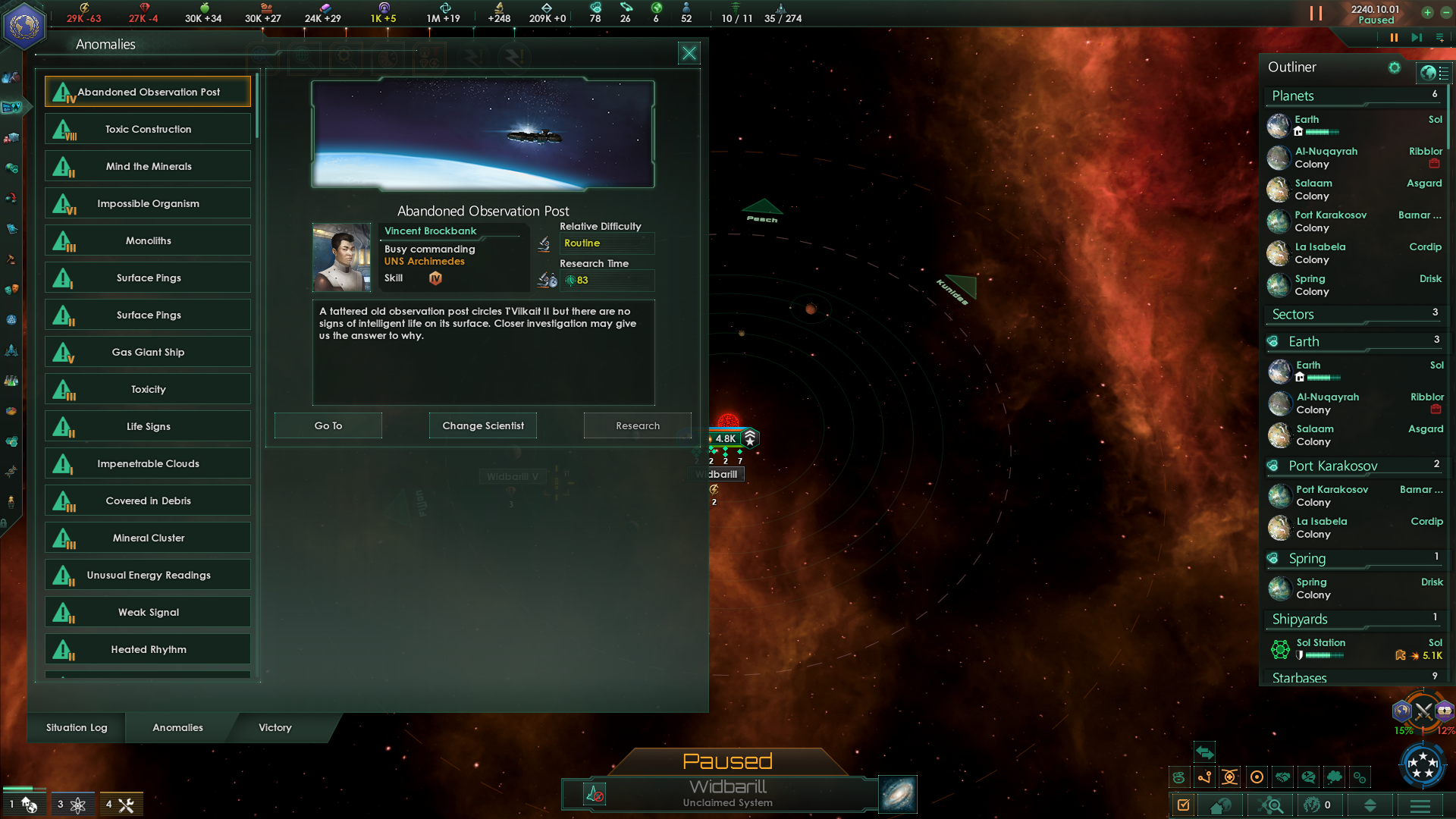
Task: Open the galaxy map view button
Action: [898, 794]
